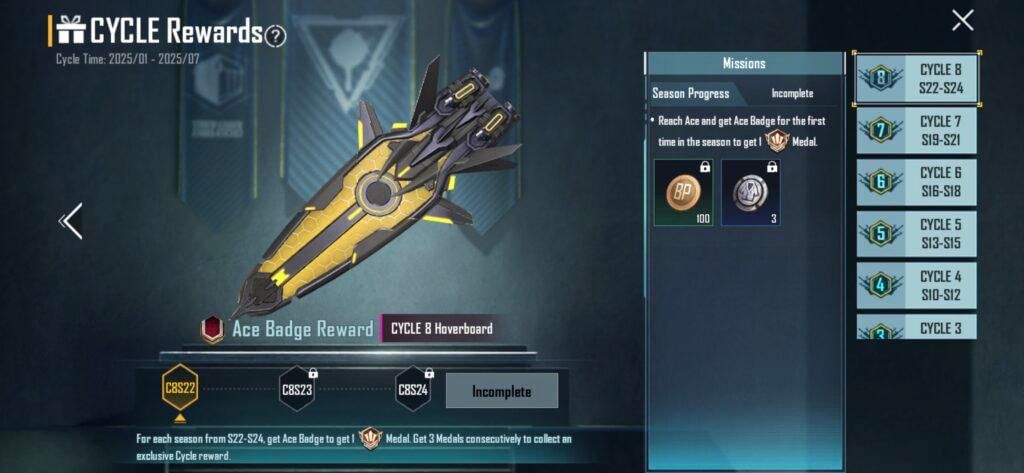Select the C8S22 season node
This screenshot has height=473, width=1024.
(180, 389)
